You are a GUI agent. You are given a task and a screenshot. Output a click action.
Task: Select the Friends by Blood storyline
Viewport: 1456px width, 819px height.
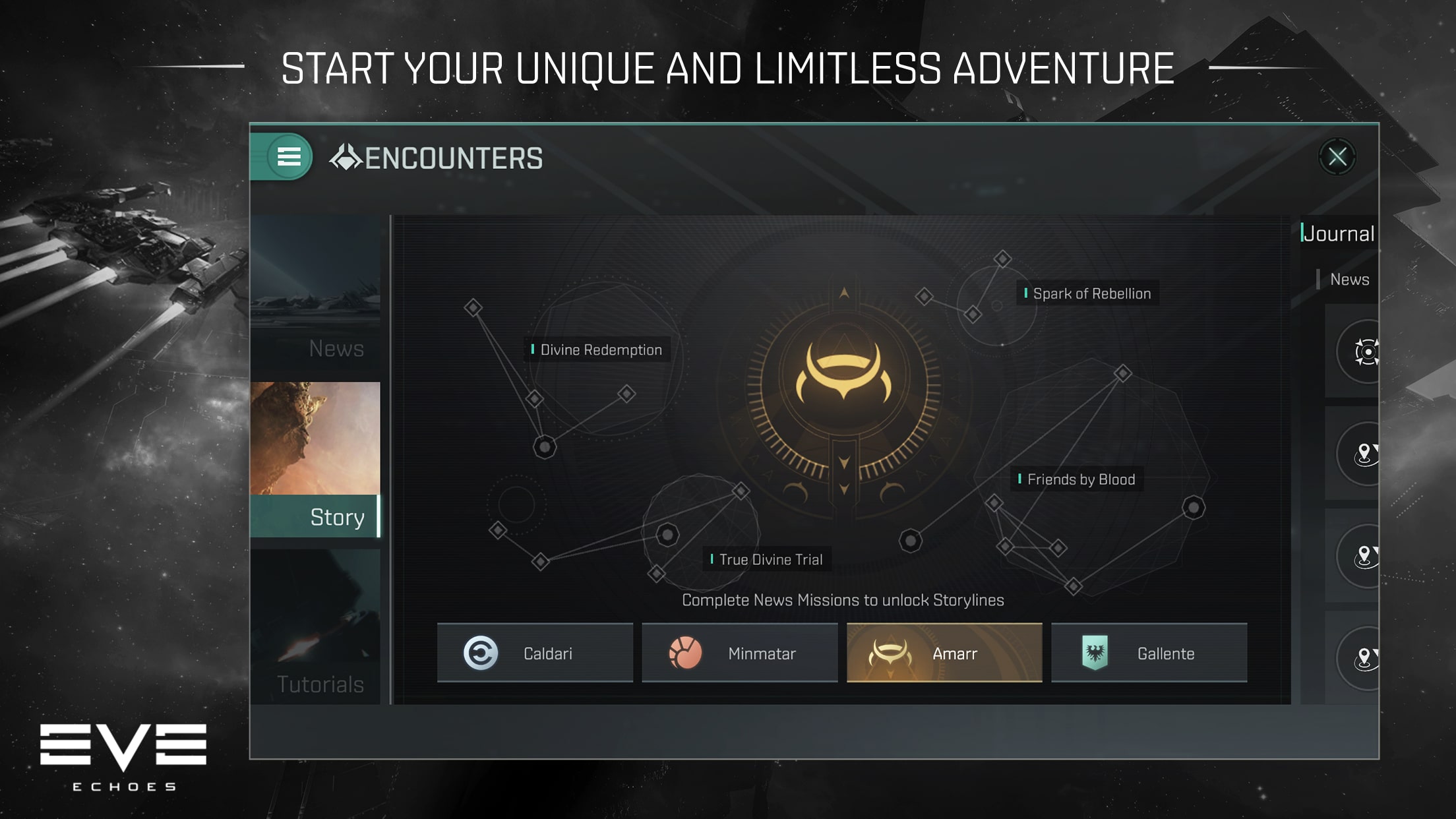coord(1080,479)
